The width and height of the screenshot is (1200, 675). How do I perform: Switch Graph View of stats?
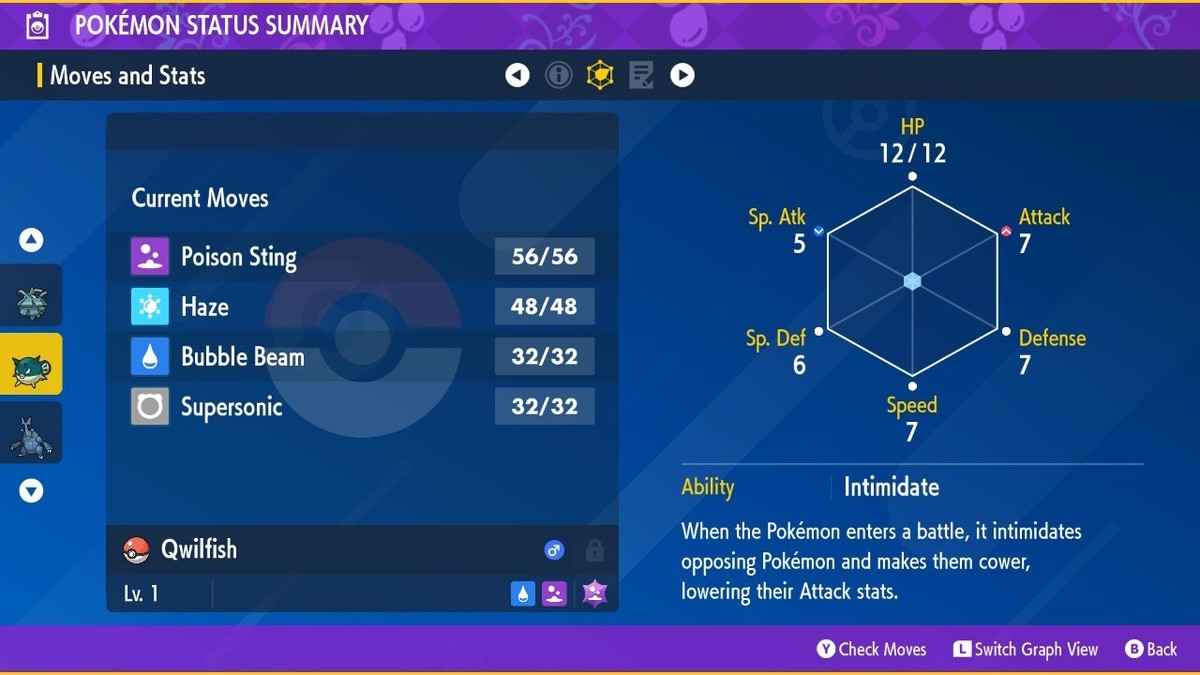click(1025, 650)
